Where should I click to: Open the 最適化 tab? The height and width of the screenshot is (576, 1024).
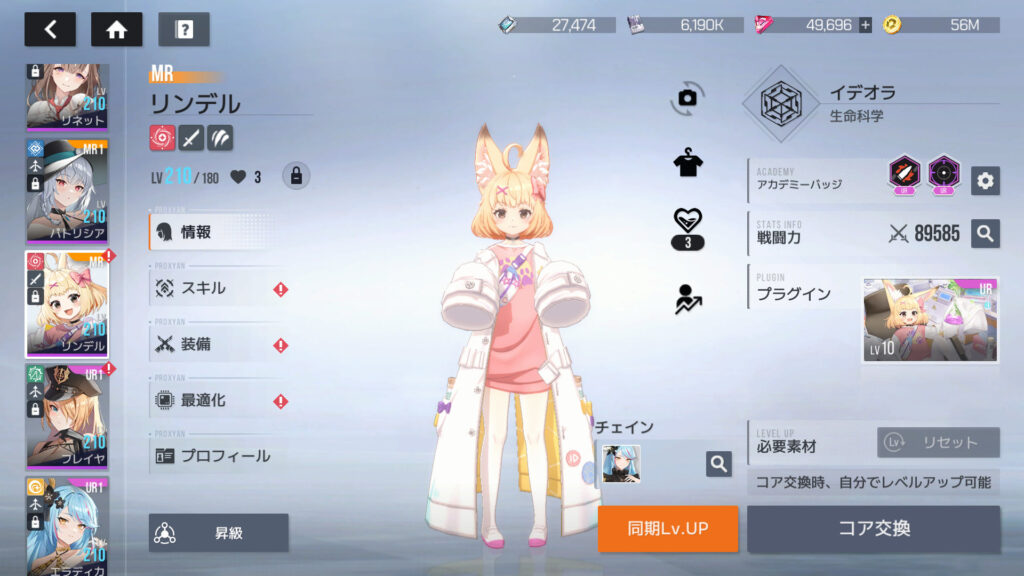pyautogui.click(x=216, y=400)
